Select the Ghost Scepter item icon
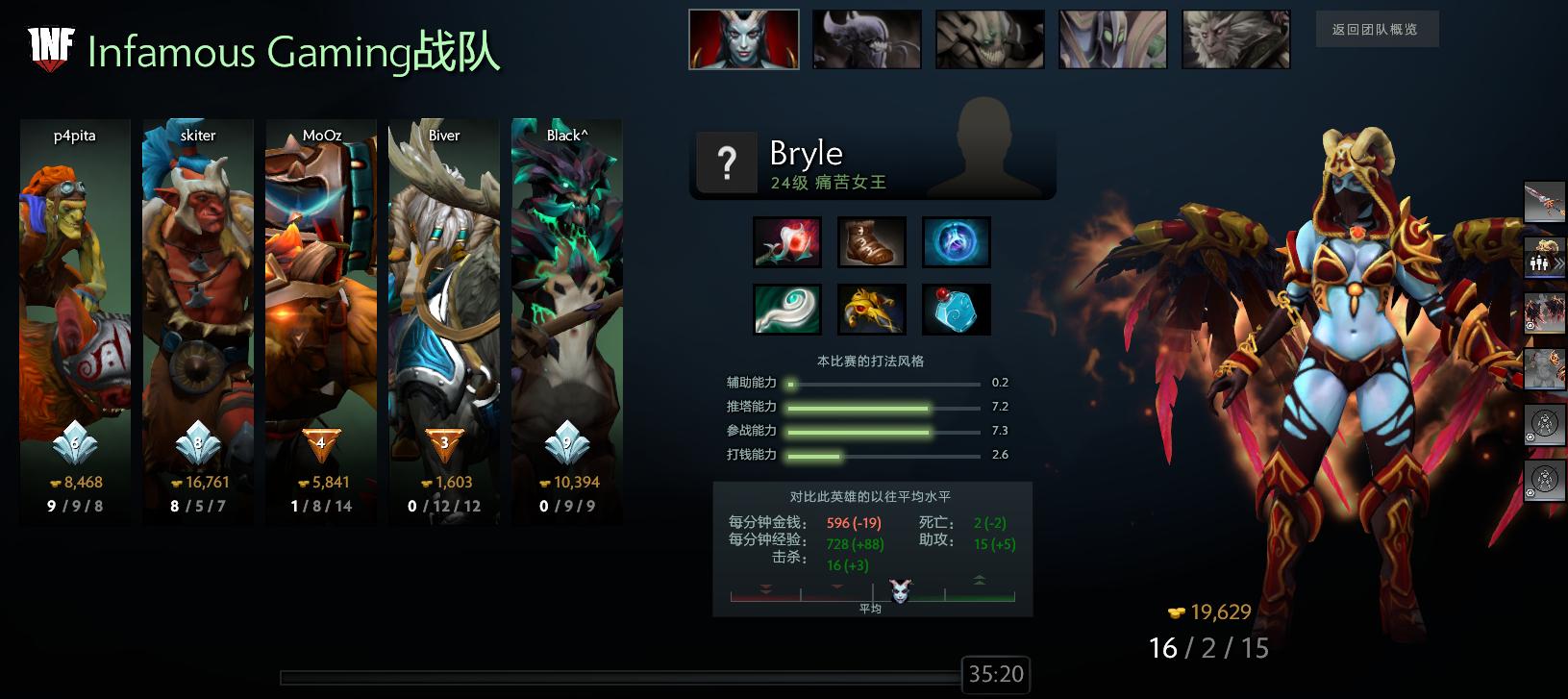 (x=788, y=309)
